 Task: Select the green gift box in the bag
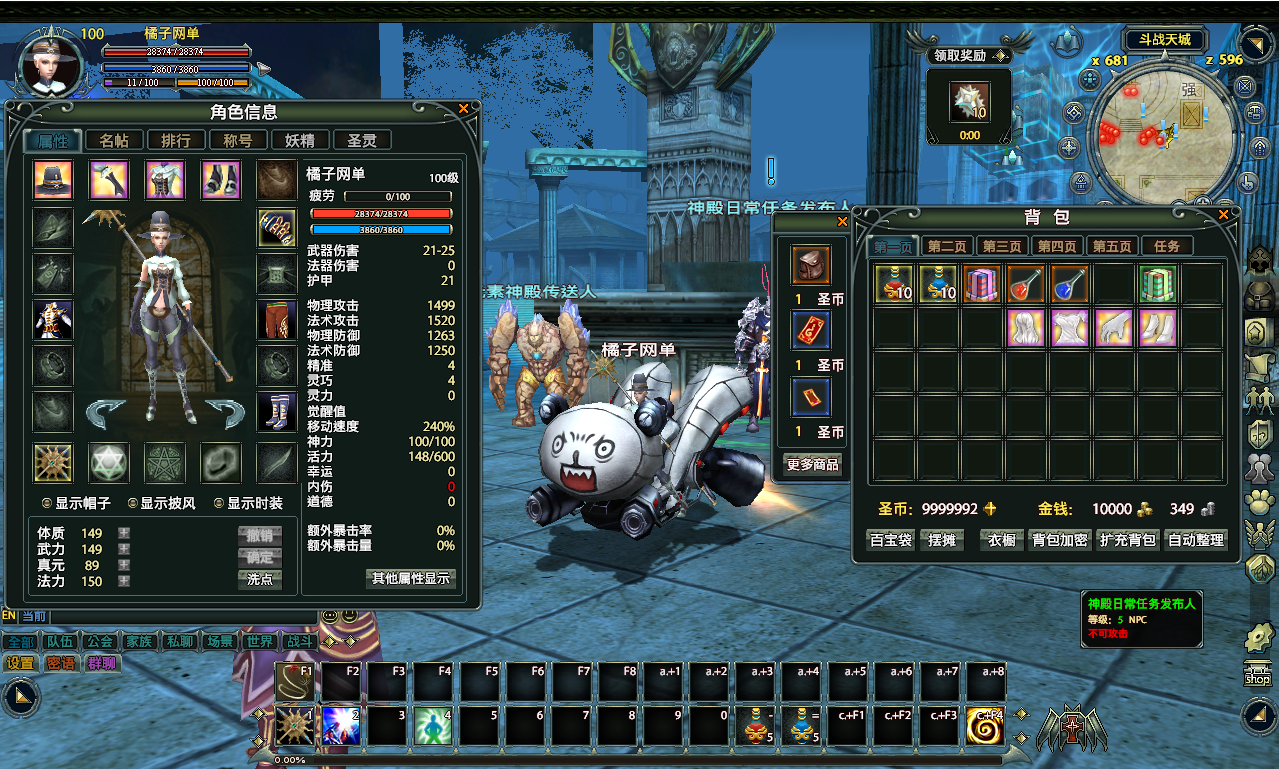[1156, 284]
